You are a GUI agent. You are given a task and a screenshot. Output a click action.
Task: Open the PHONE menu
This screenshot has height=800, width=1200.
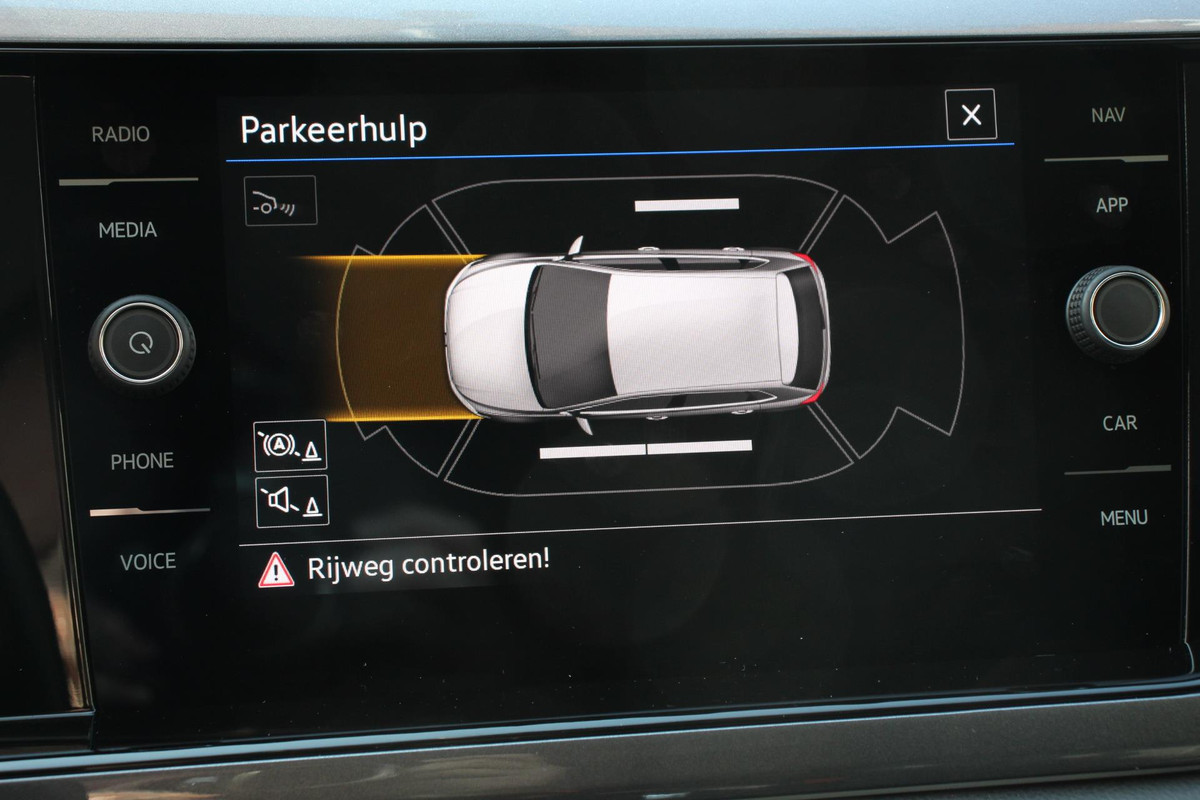142,461
